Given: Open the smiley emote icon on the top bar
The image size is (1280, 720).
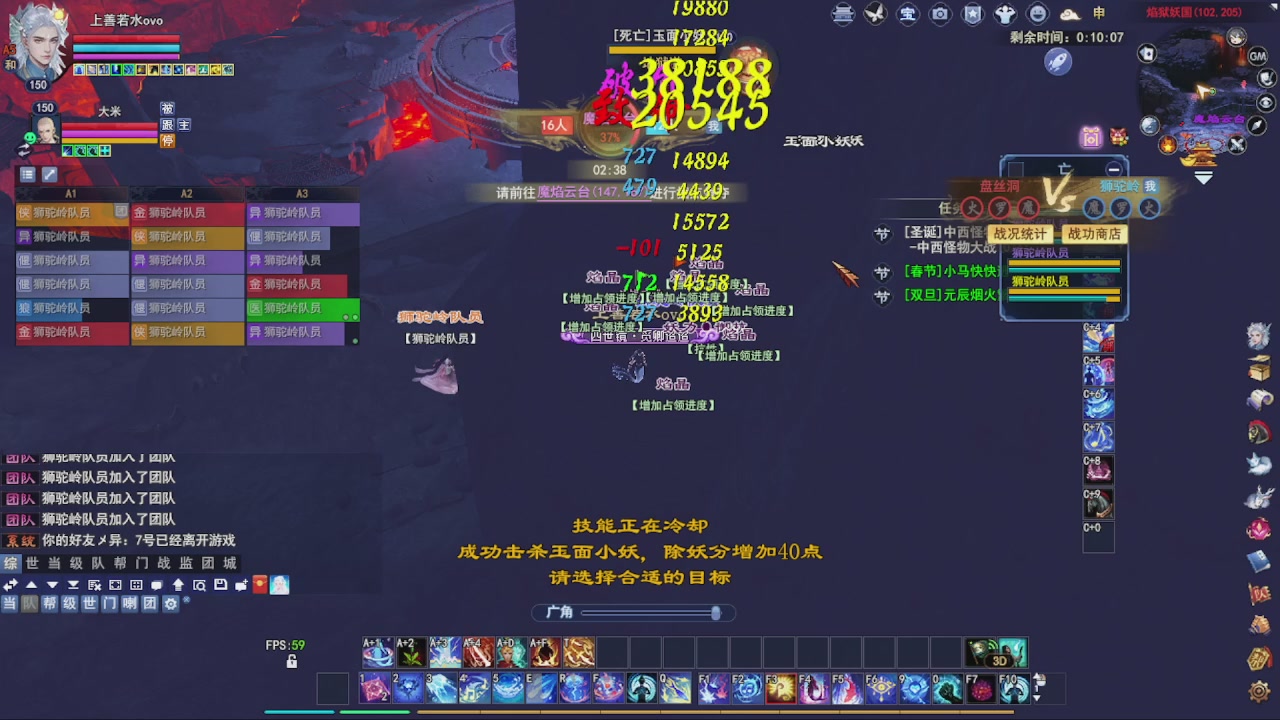Looking at the screenshot, I should (x=1038, y=14).
